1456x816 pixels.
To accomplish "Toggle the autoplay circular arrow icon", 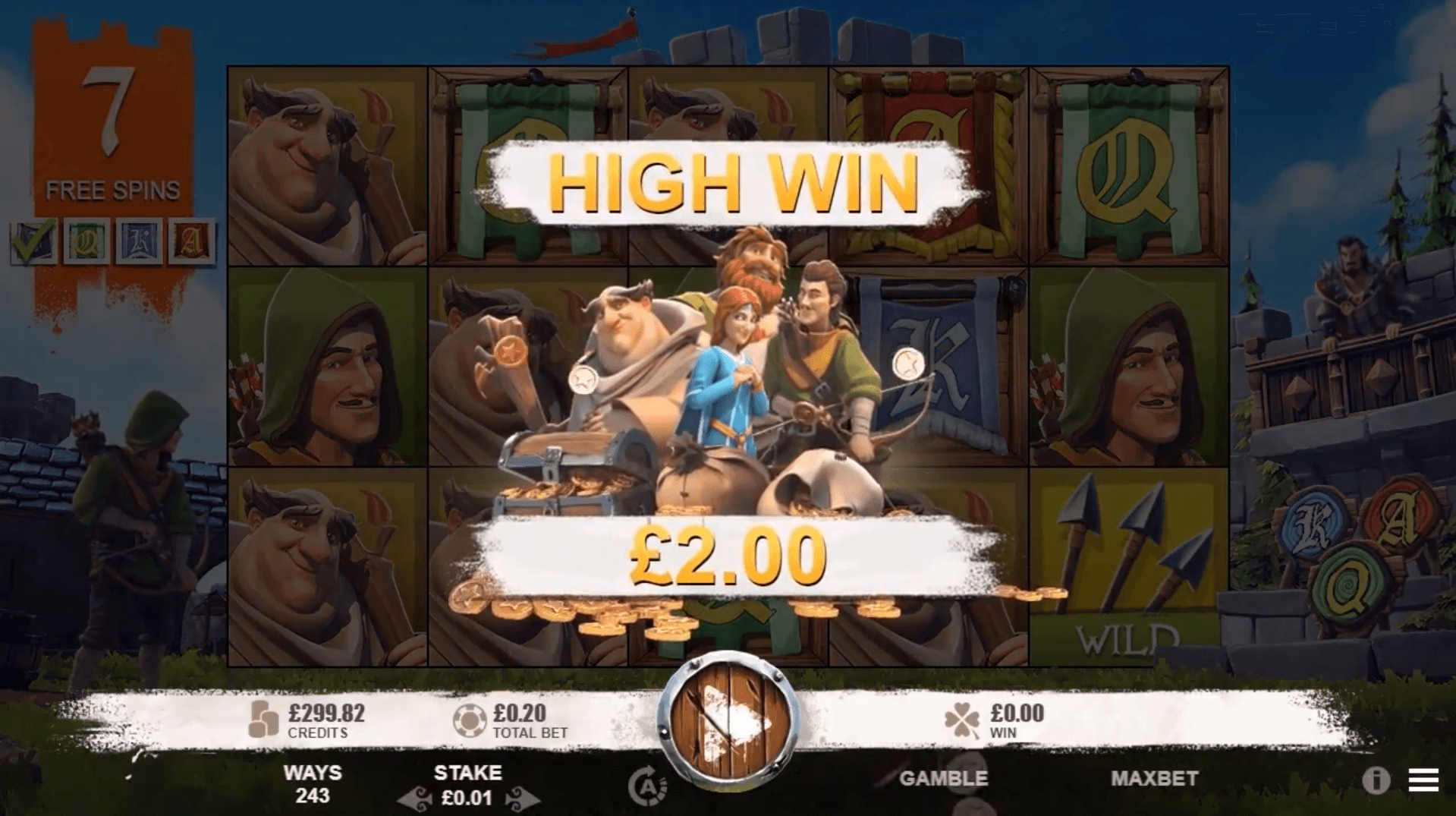I will (647, 787).
